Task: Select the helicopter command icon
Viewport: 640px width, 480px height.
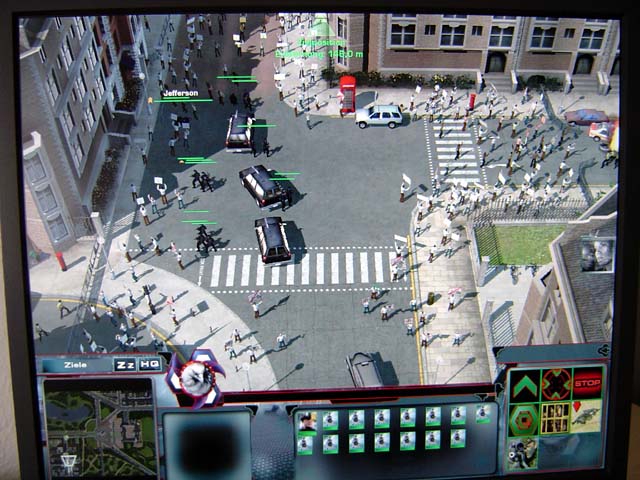Action: pyautogui.click(x=586, y=418)
